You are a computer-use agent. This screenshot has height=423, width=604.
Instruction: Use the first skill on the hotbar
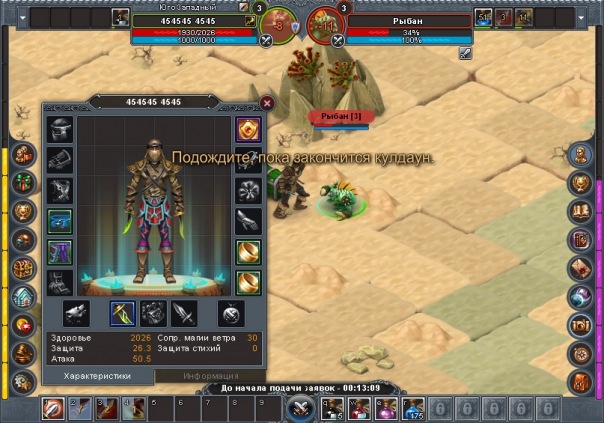(51, 408)
